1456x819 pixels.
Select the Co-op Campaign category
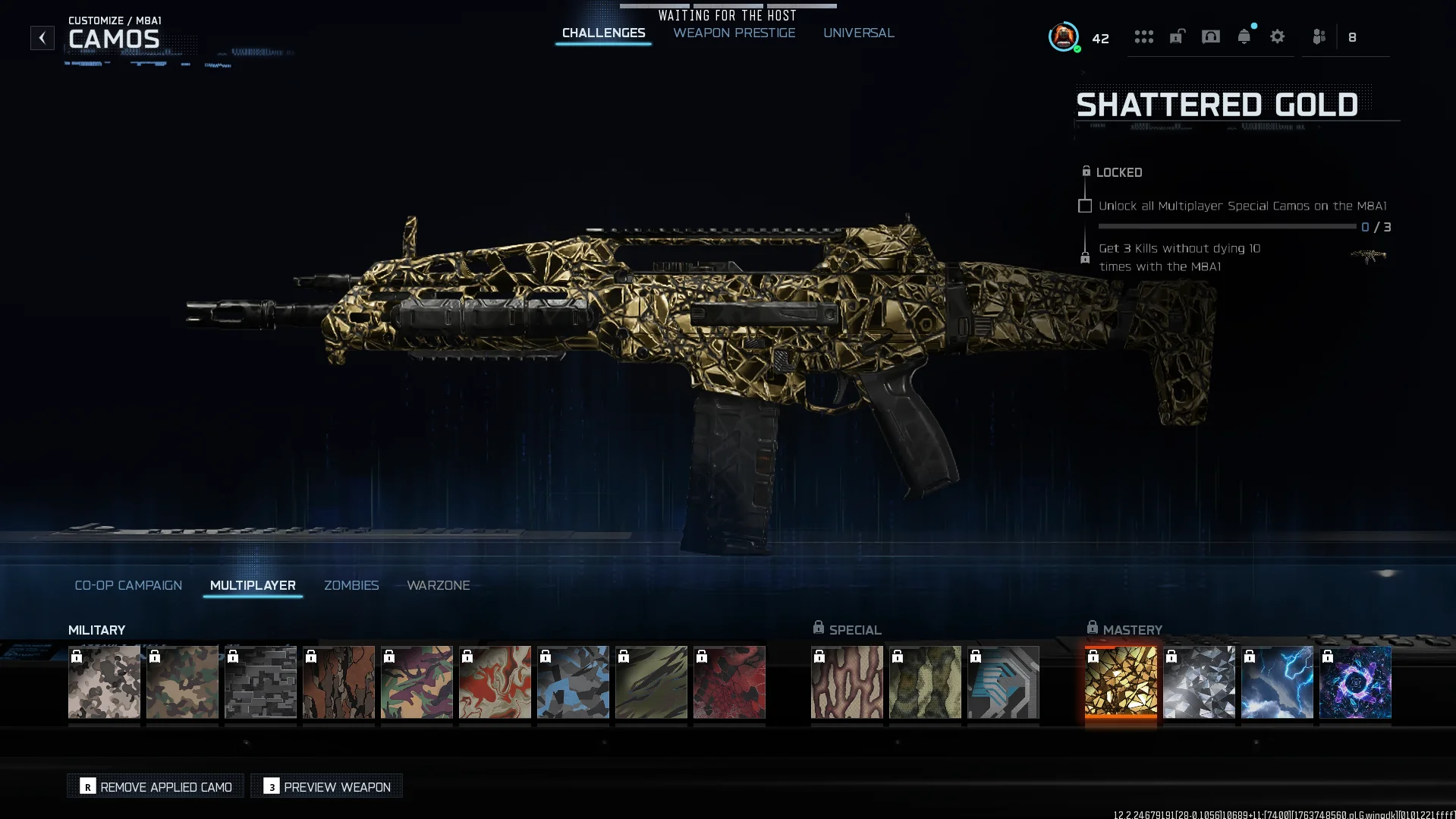127,585
